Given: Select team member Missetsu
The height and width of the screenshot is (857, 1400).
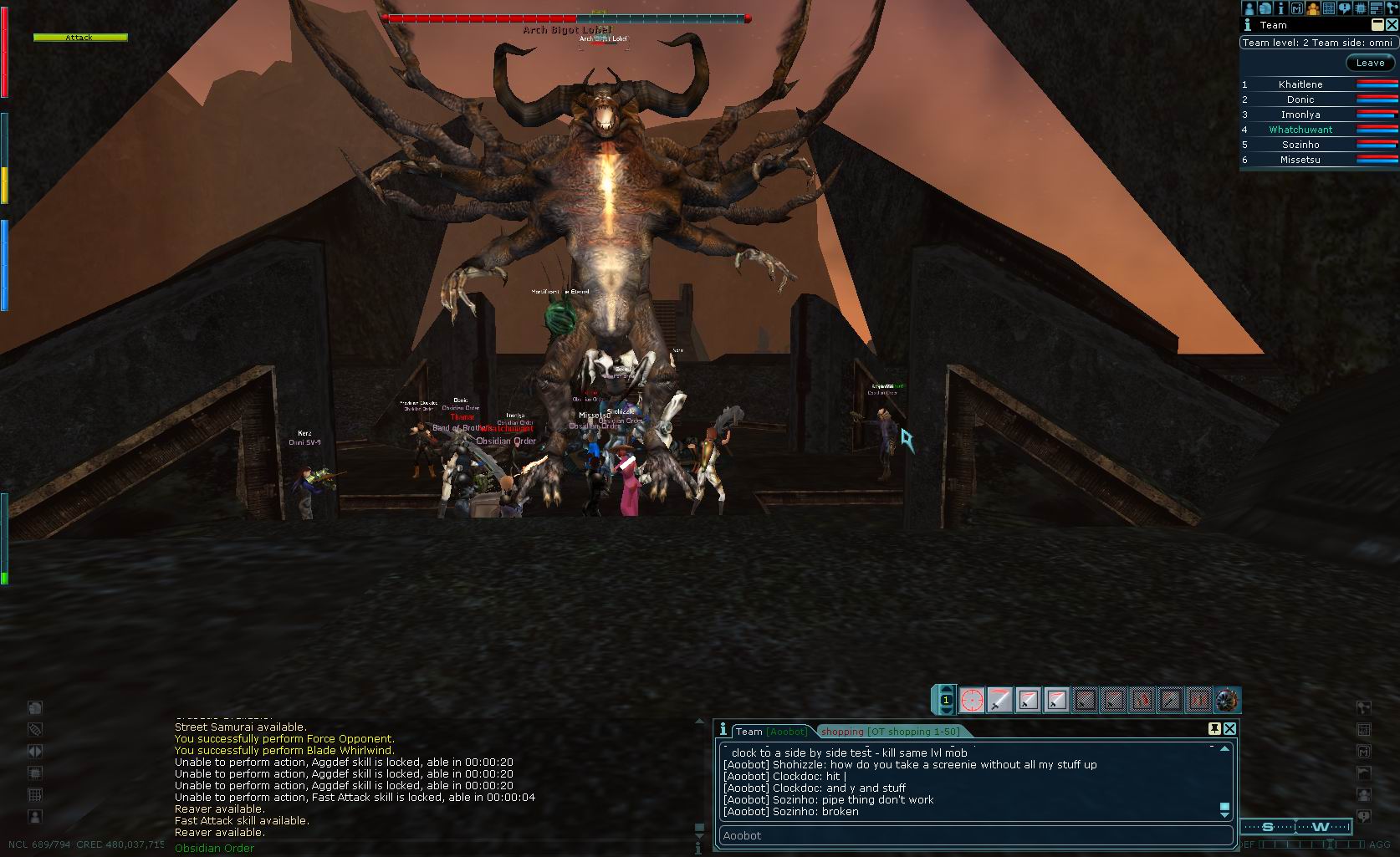Looking at the screenshot, I should [1300, 160].
